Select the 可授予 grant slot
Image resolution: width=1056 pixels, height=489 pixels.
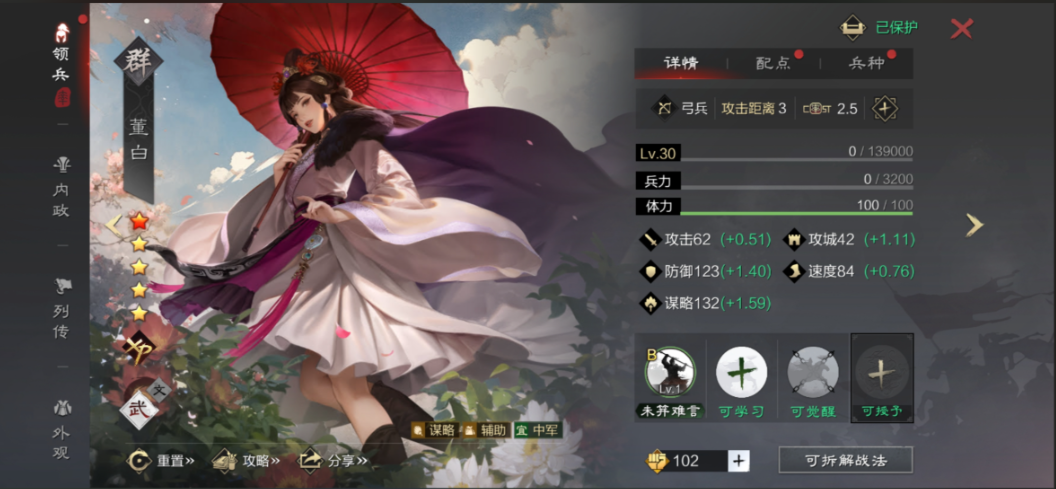(881, 378)
